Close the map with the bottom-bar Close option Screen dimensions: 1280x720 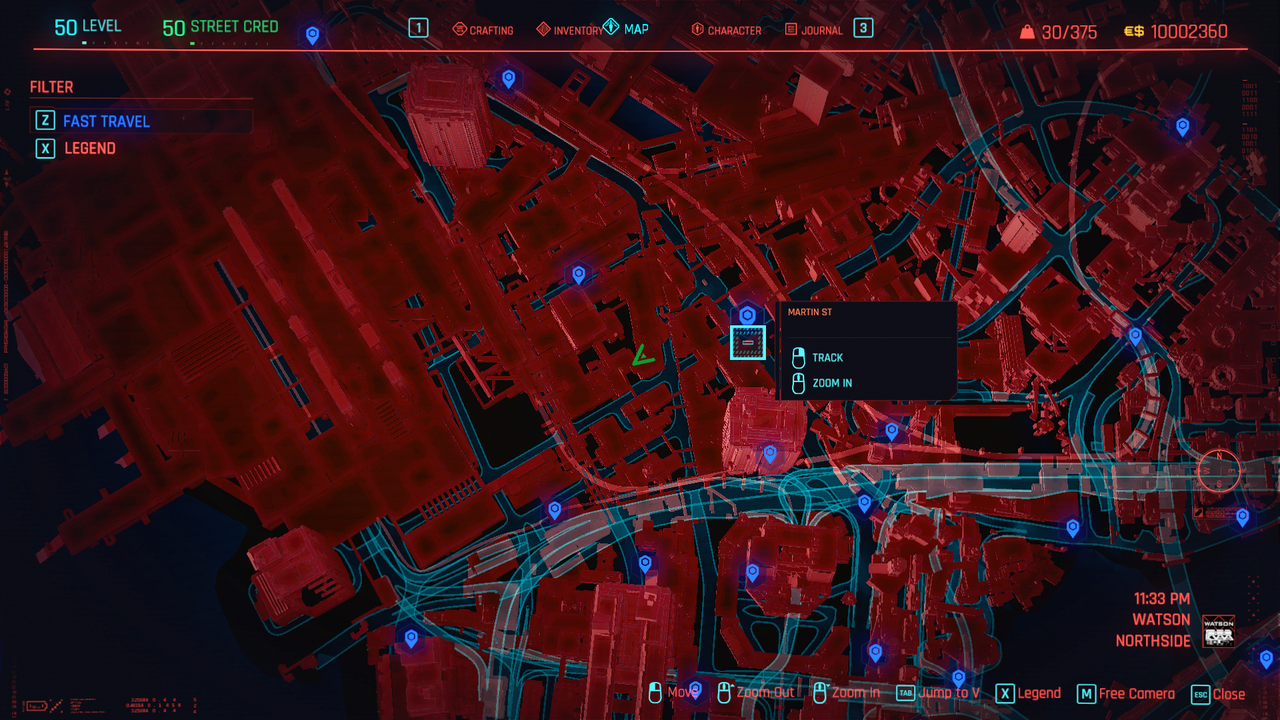point(1219,694)
